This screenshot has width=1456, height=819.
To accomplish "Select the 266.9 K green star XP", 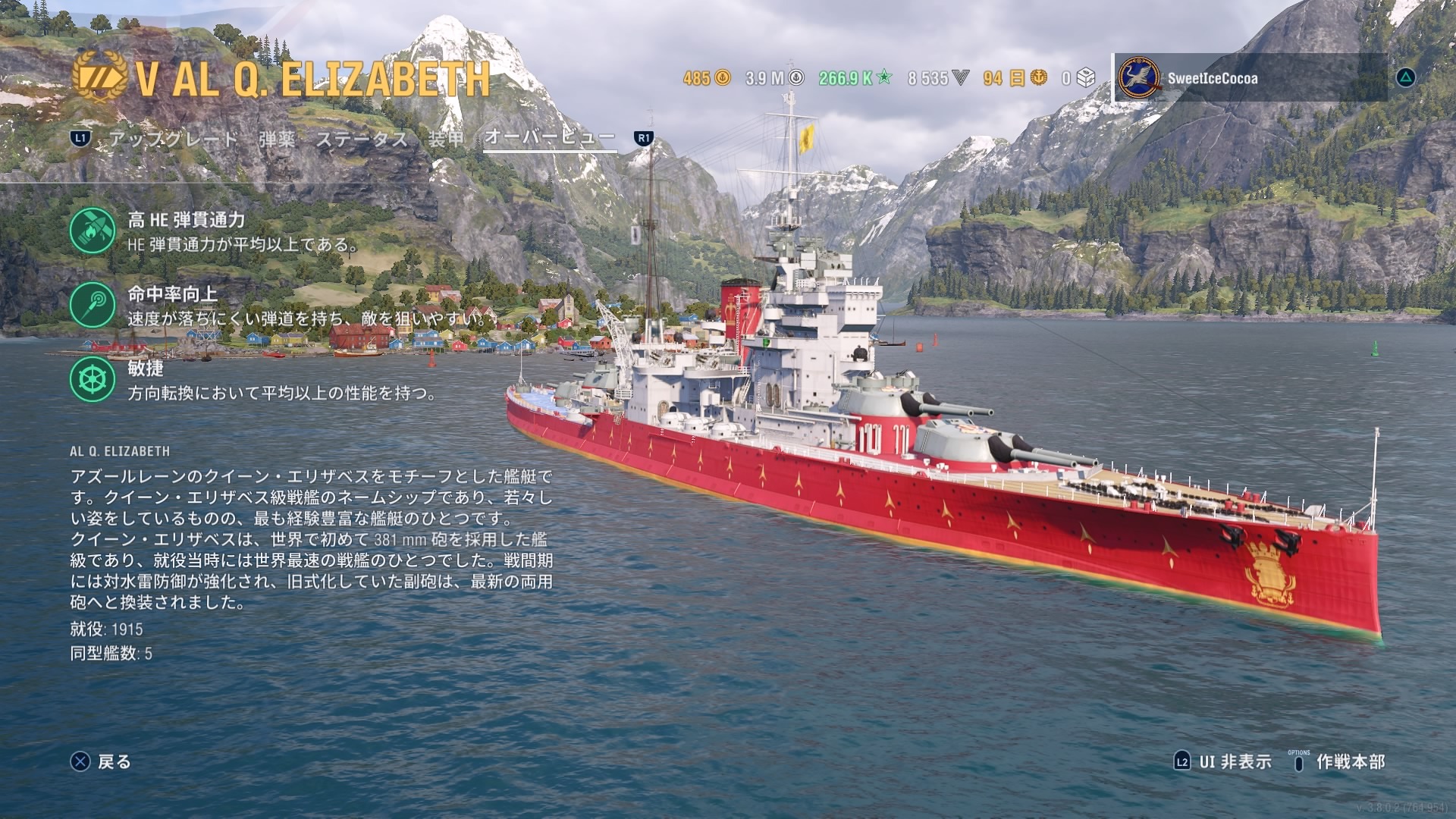I will pos(855,77).
